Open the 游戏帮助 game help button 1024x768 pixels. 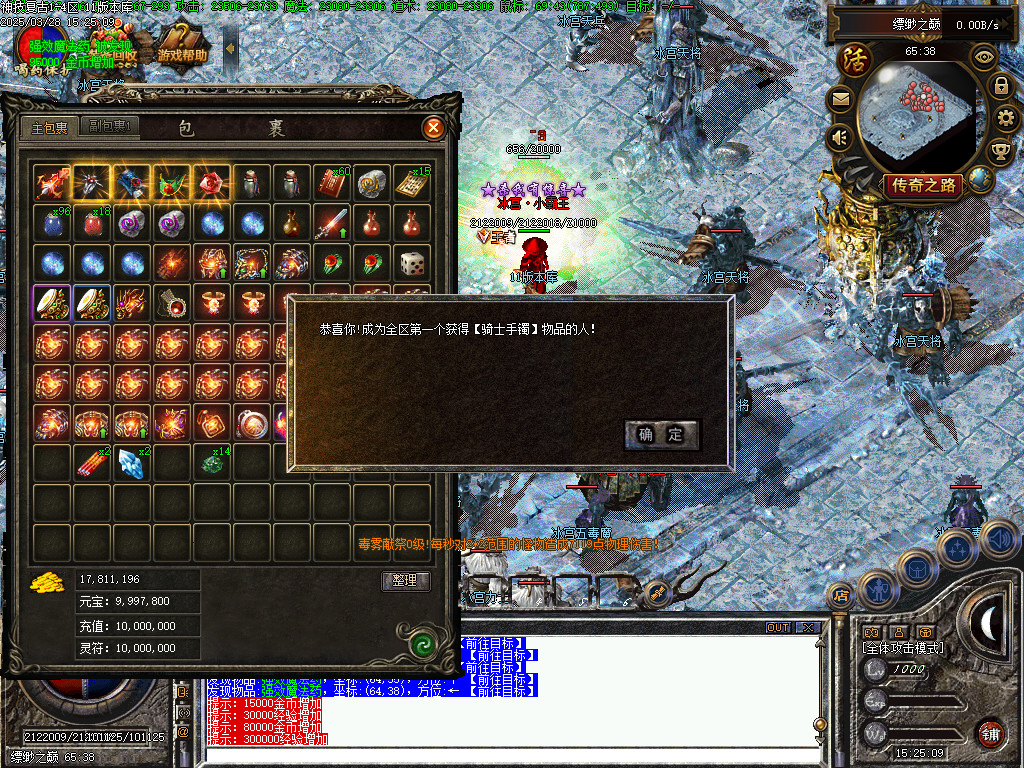[x=181, y=55]
